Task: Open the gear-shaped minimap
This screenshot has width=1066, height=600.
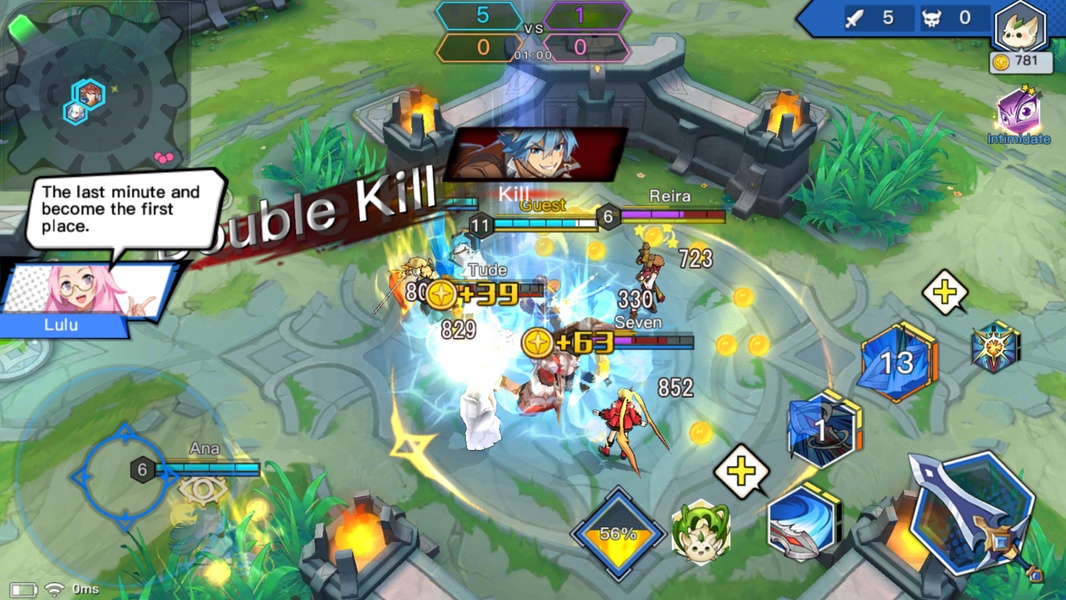Action: [95, 95]
